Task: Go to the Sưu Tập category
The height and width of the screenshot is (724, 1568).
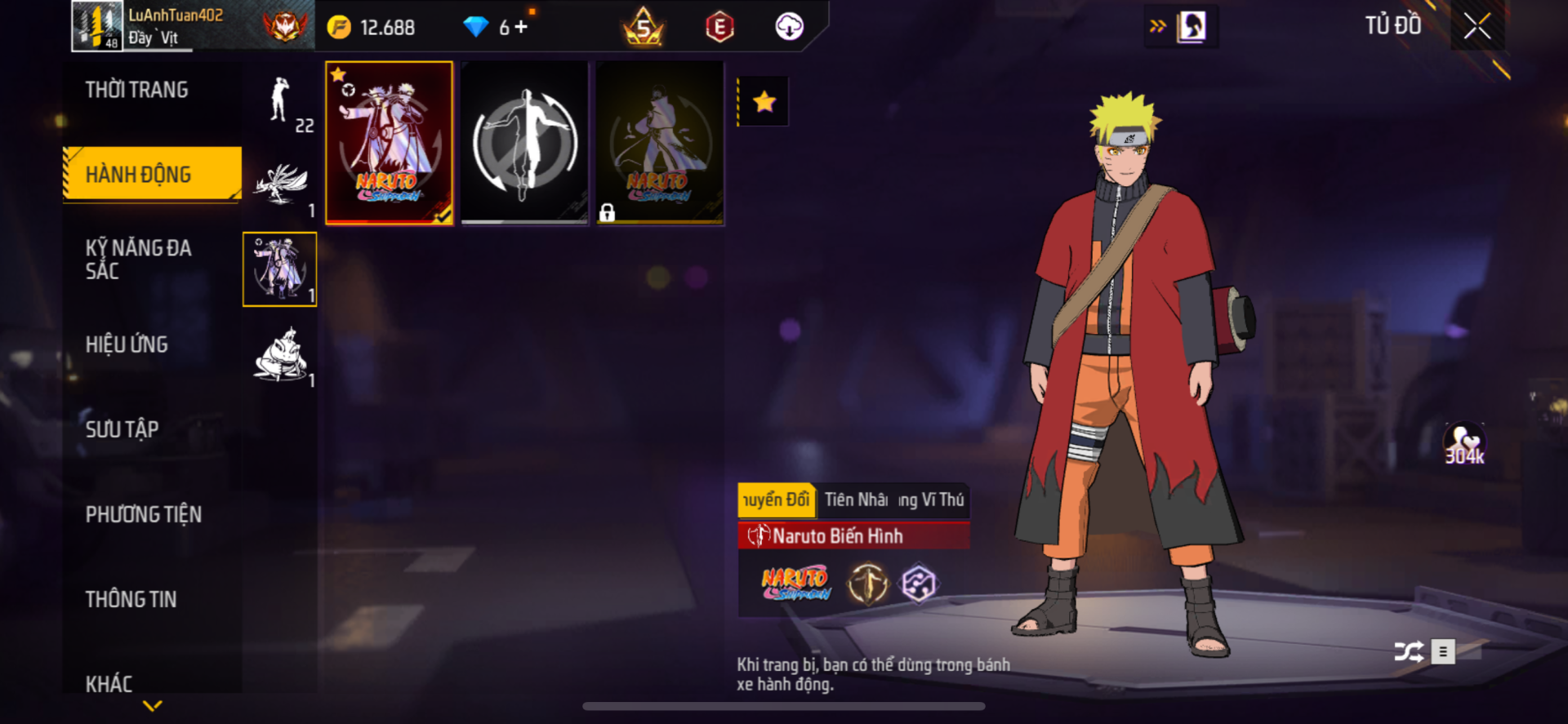Action: [122, 429]
